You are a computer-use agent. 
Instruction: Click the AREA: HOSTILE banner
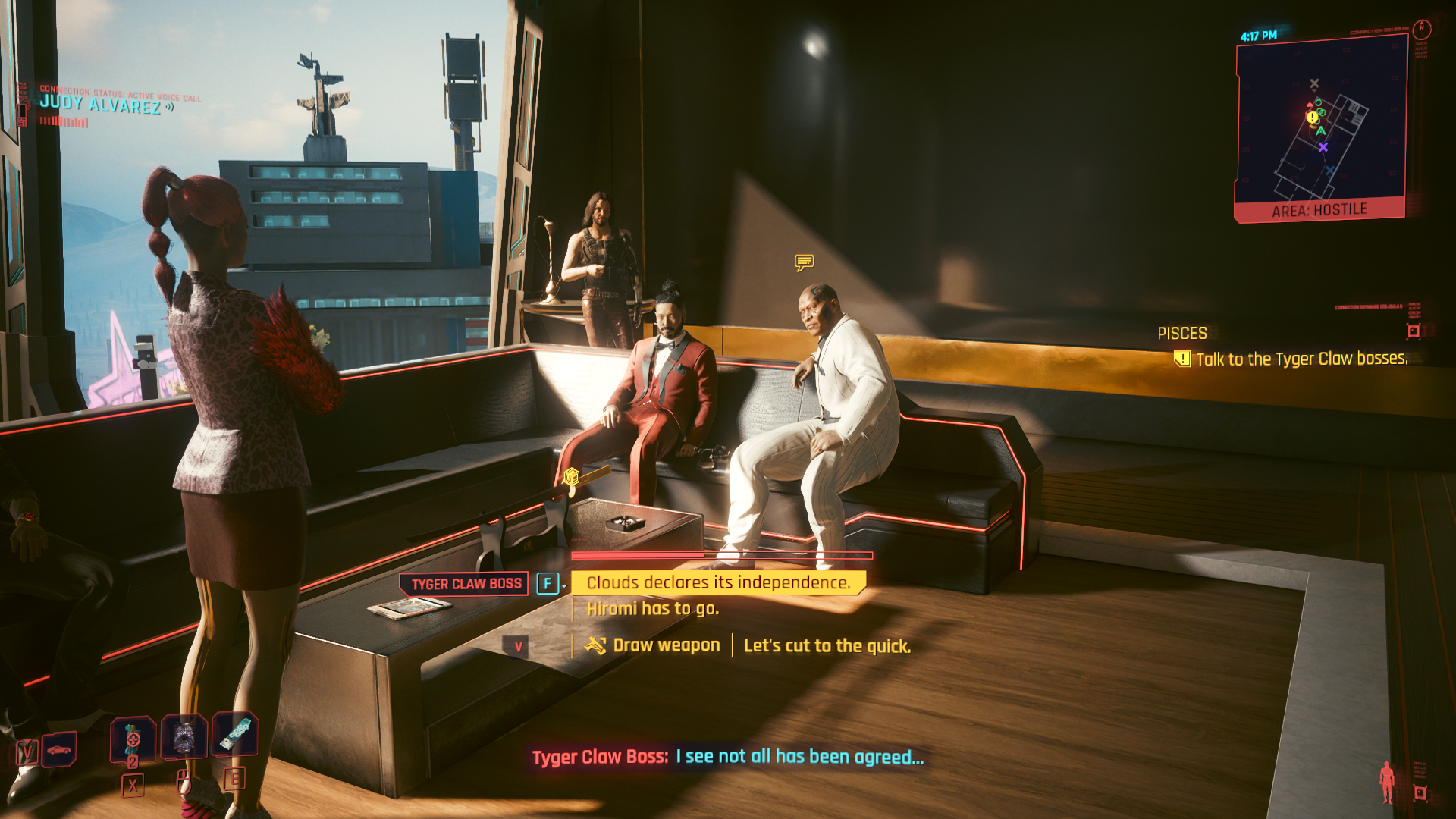(x=1320, y=208)
